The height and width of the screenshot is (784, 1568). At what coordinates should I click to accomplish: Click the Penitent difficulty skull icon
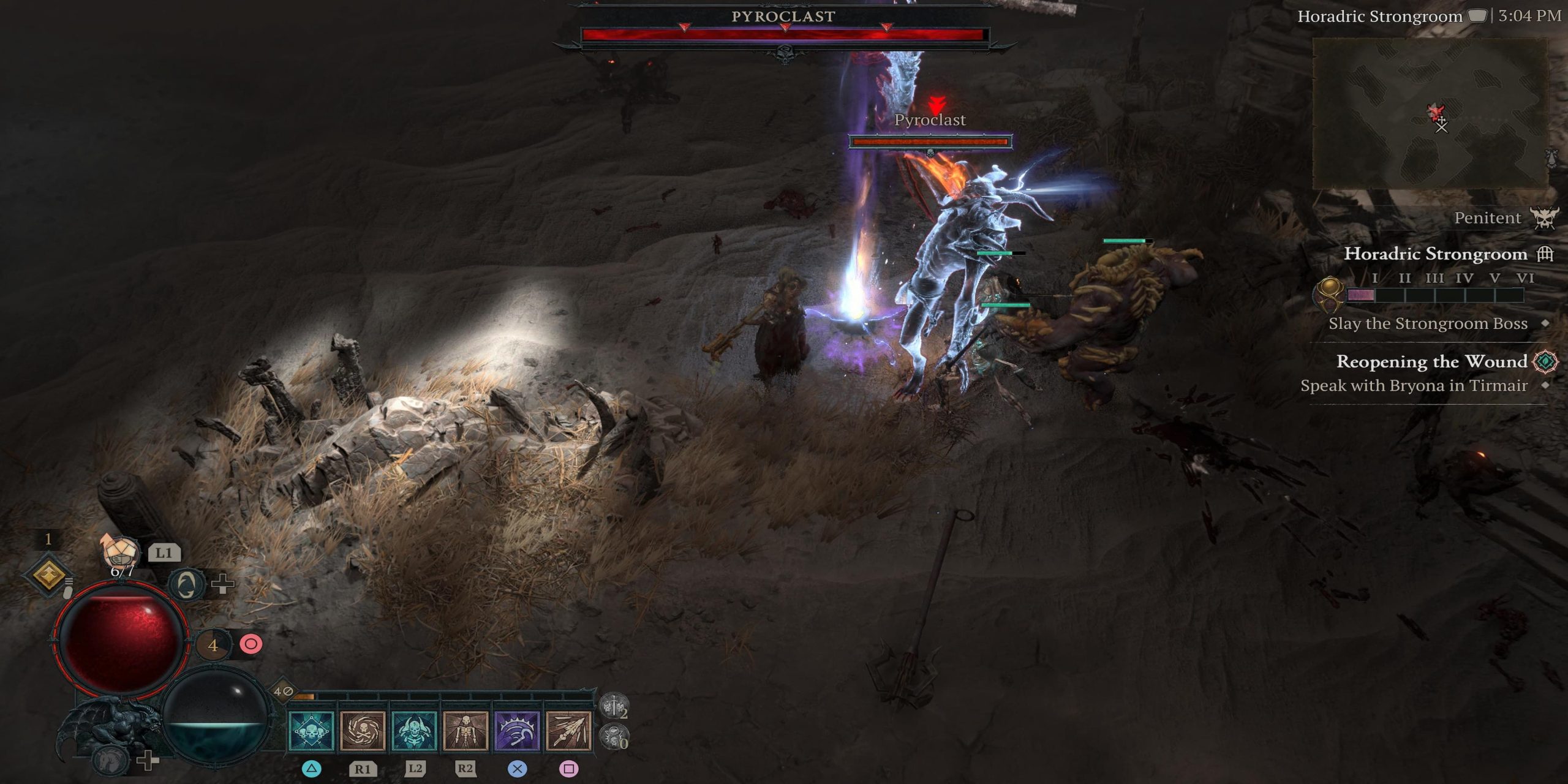click(x=1544, y=218)
